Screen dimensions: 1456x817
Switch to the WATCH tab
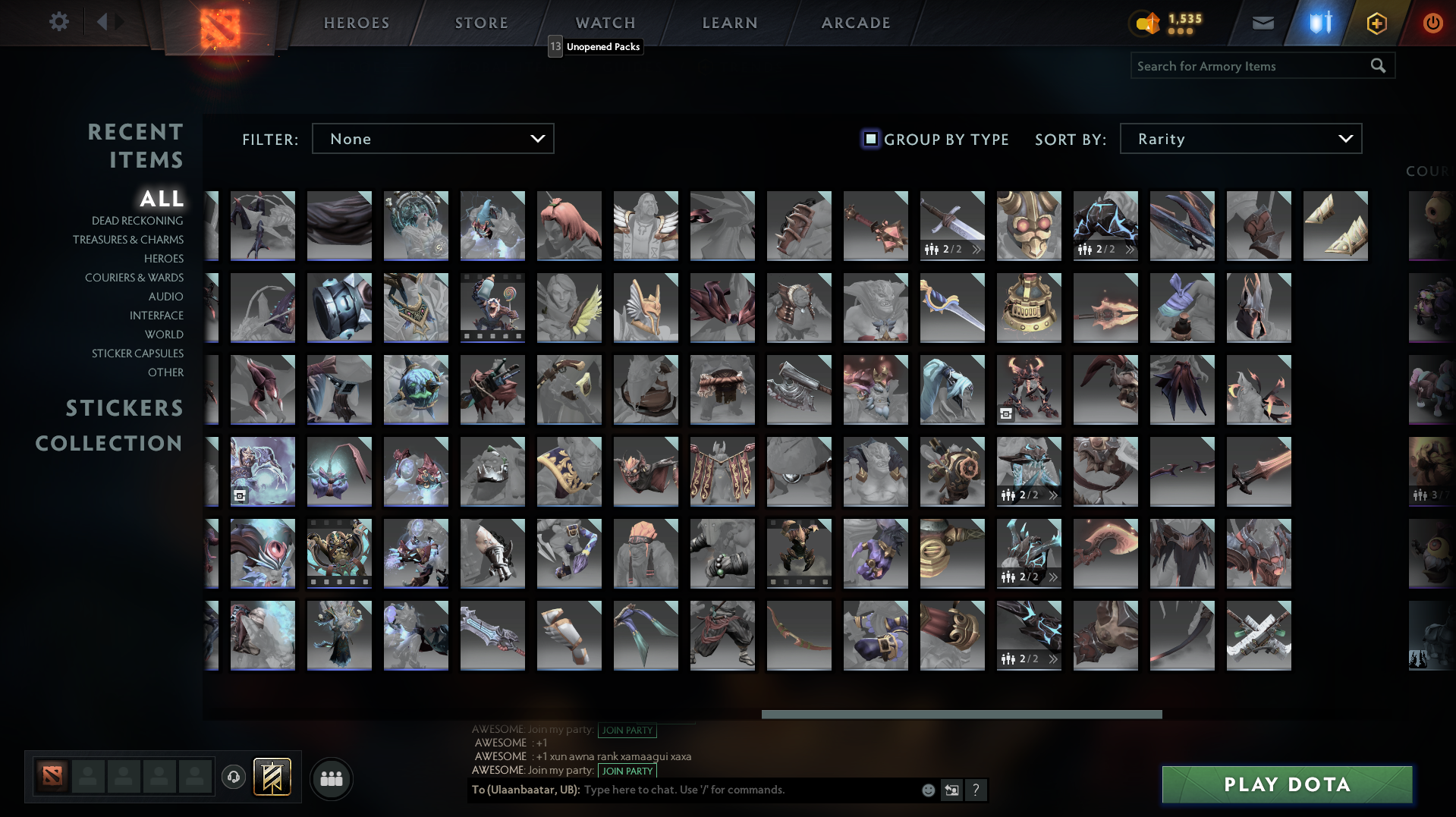click(x=605, y=23)
